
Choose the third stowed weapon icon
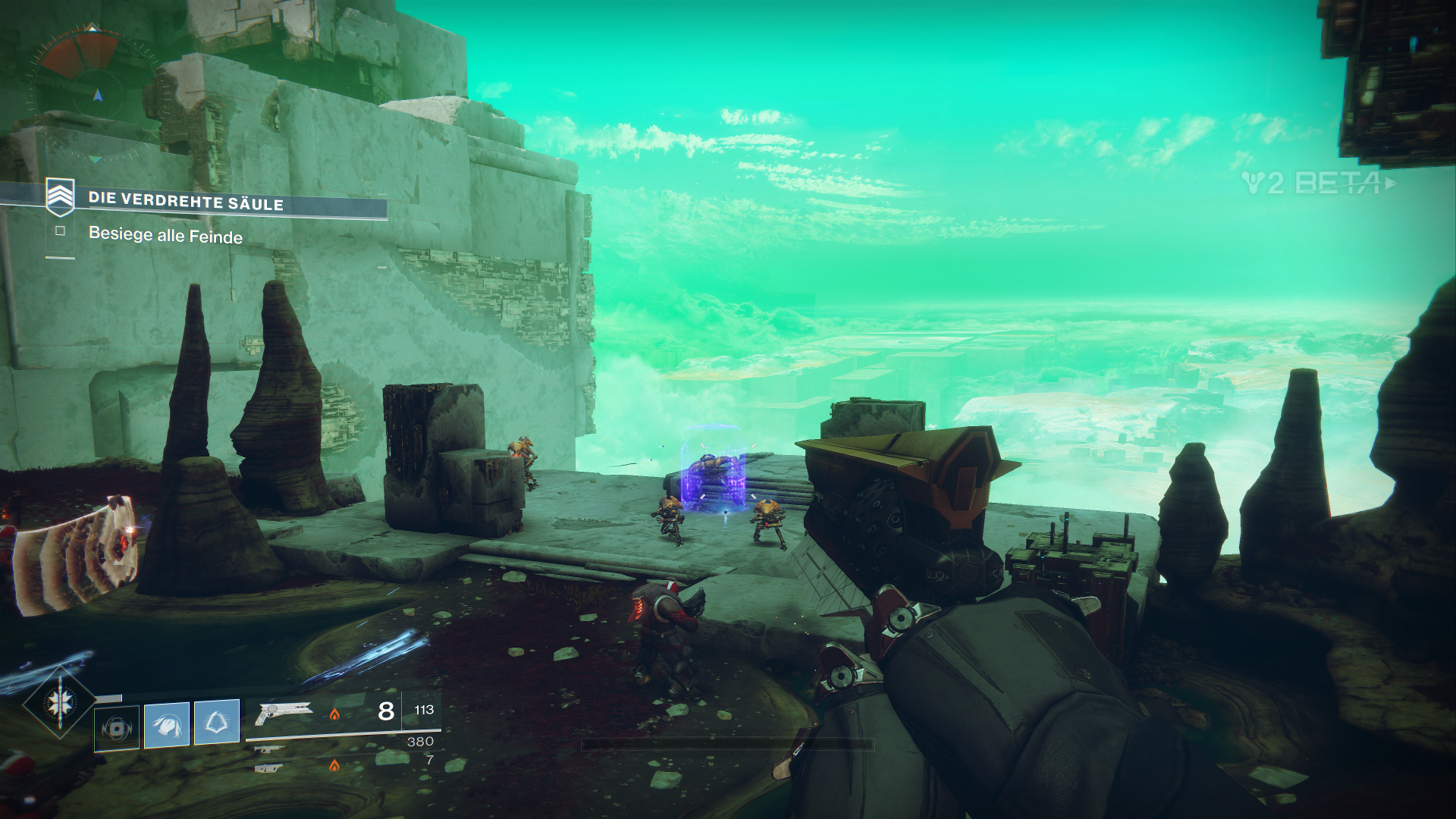point(268,768)
